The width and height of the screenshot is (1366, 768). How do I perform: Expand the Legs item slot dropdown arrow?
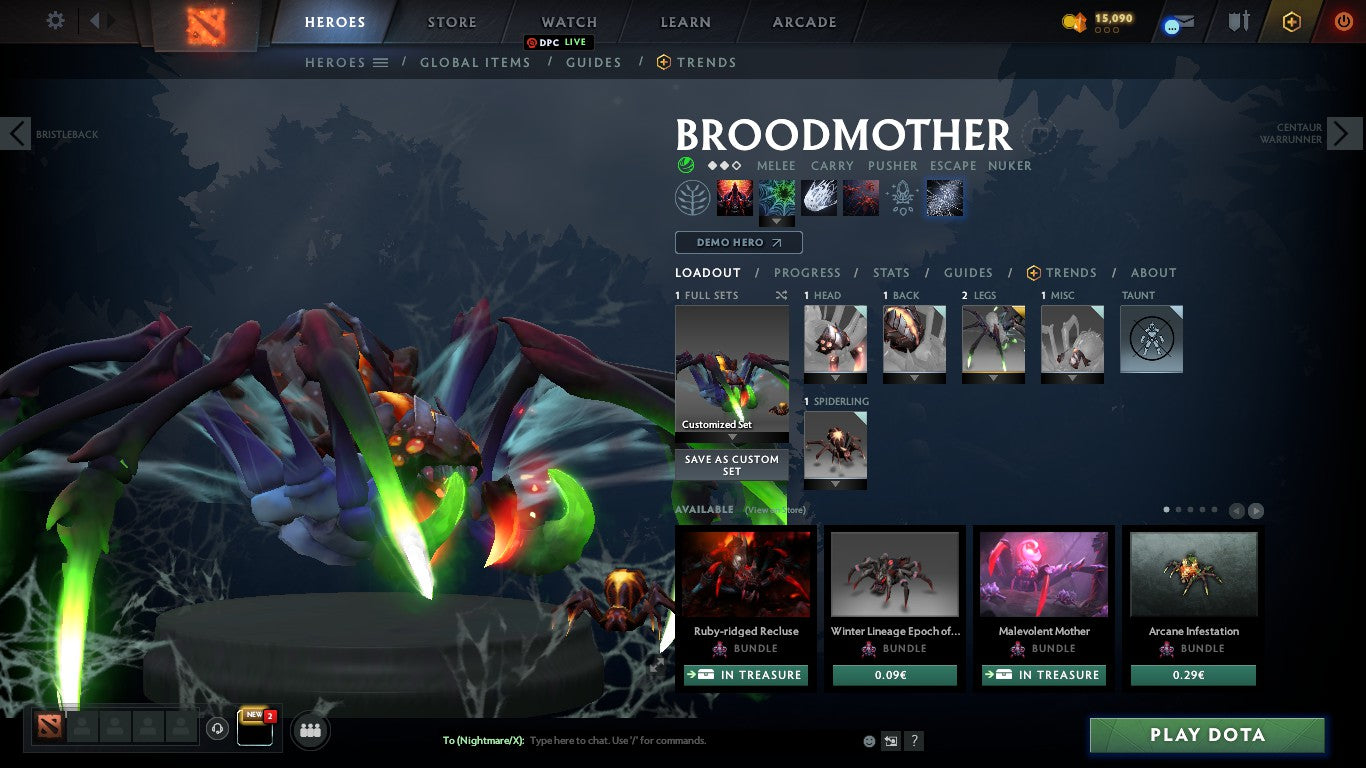994,378
